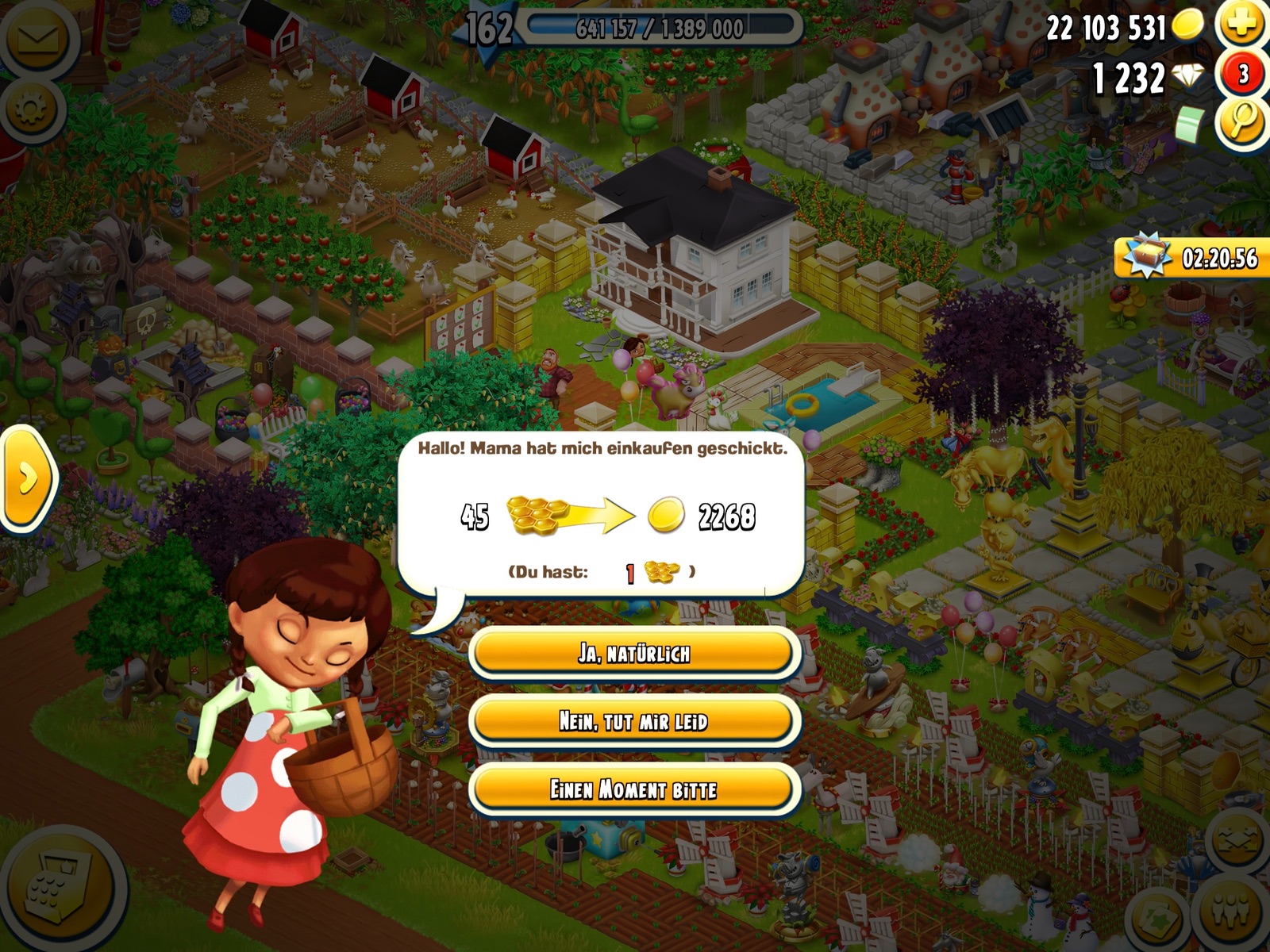Viewport: 1270px width, 952px height.
Task: Tap the green voucher ticket icon
Action: click(x=1189, y=125)
